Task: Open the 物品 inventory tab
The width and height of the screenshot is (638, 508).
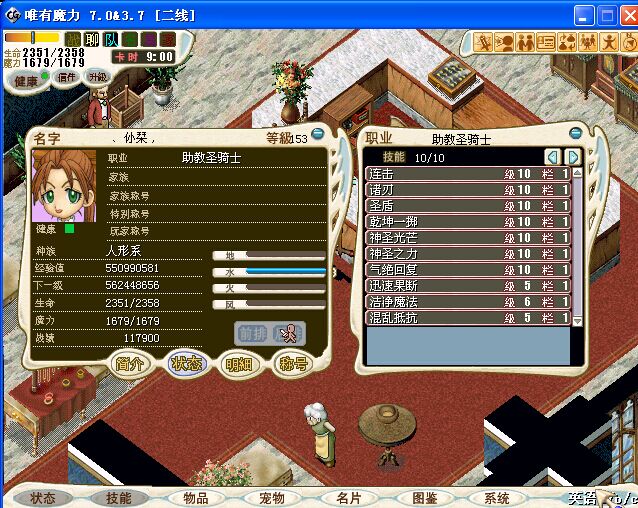Action: (x=196, y=497)
